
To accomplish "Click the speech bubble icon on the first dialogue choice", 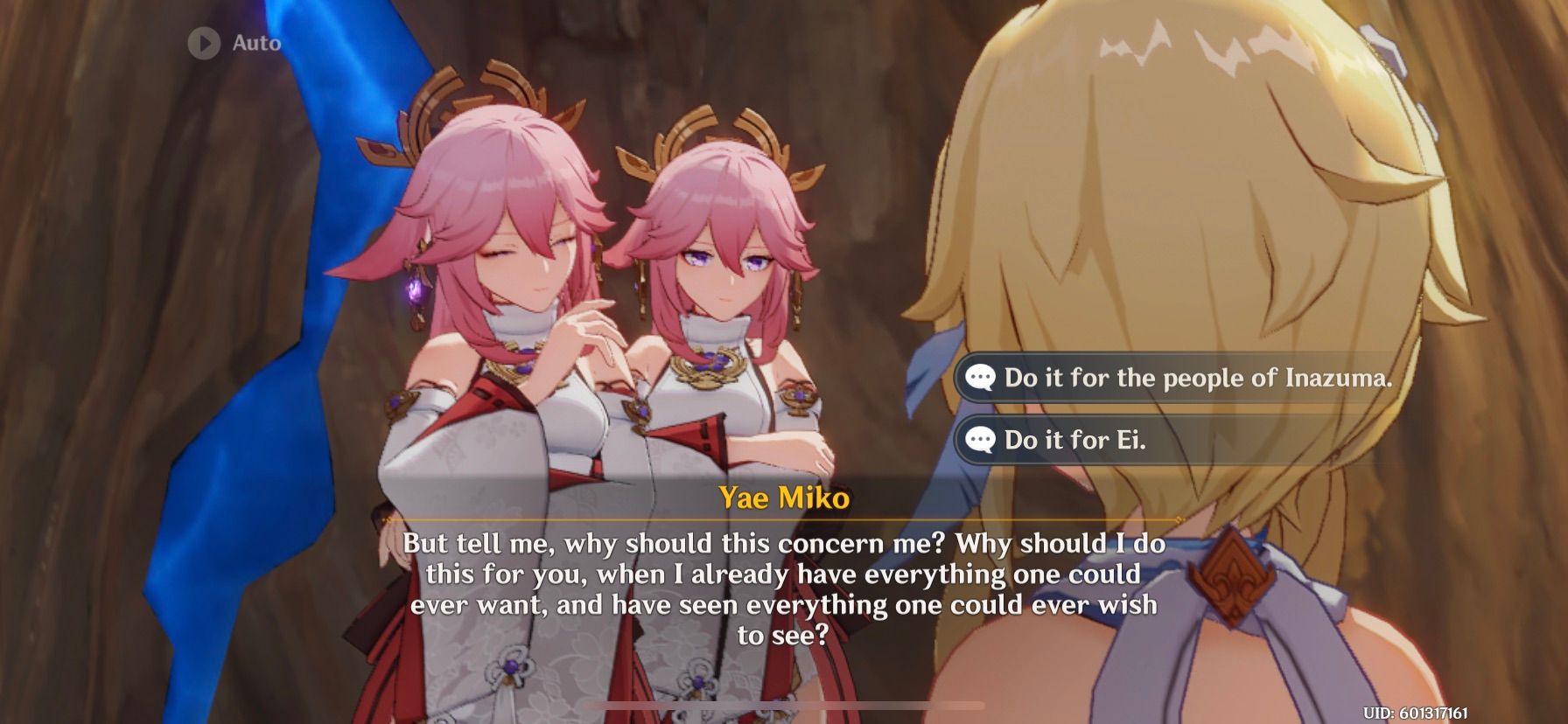I will point(983,379).
